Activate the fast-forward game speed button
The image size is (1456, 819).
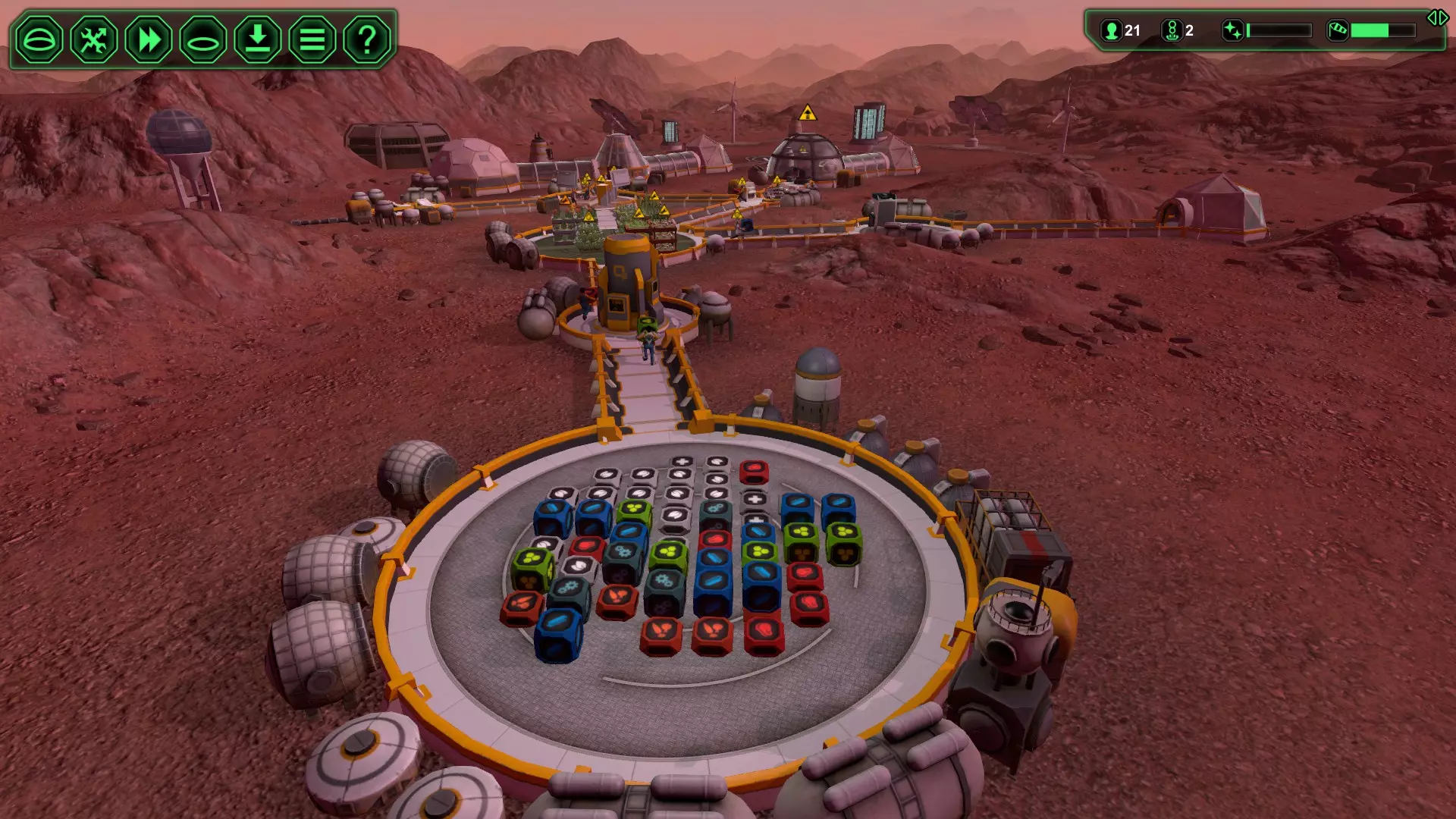point(149,39)
